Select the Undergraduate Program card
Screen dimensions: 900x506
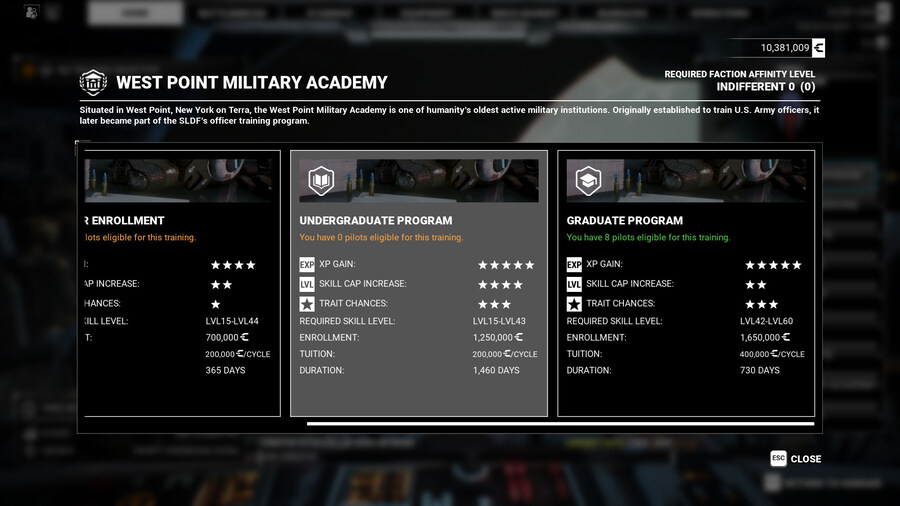point(419,283)
